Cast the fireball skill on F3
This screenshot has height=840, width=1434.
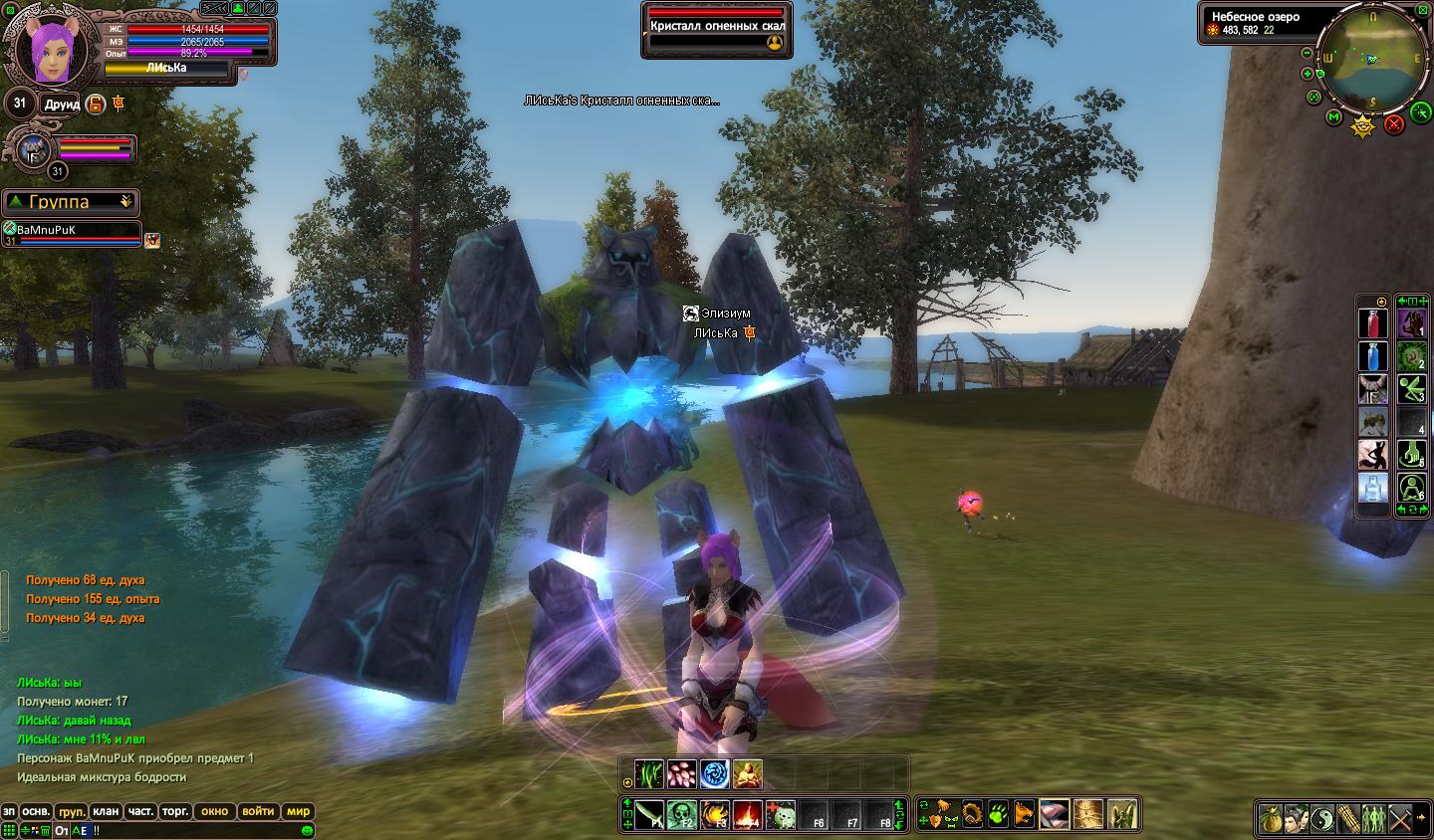(714, 815)
